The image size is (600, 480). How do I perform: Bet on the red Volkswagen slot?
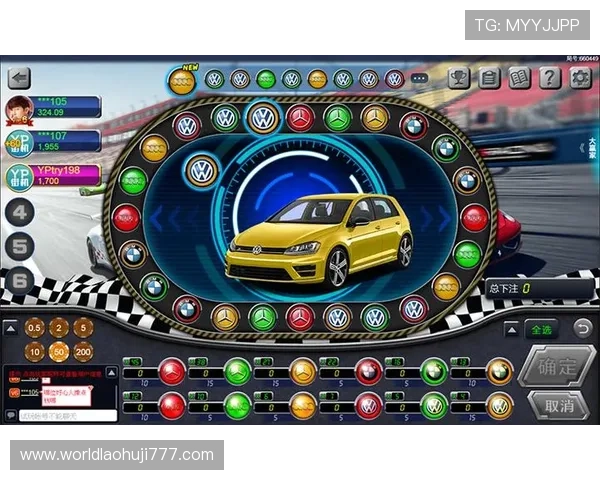pos(368,406)
